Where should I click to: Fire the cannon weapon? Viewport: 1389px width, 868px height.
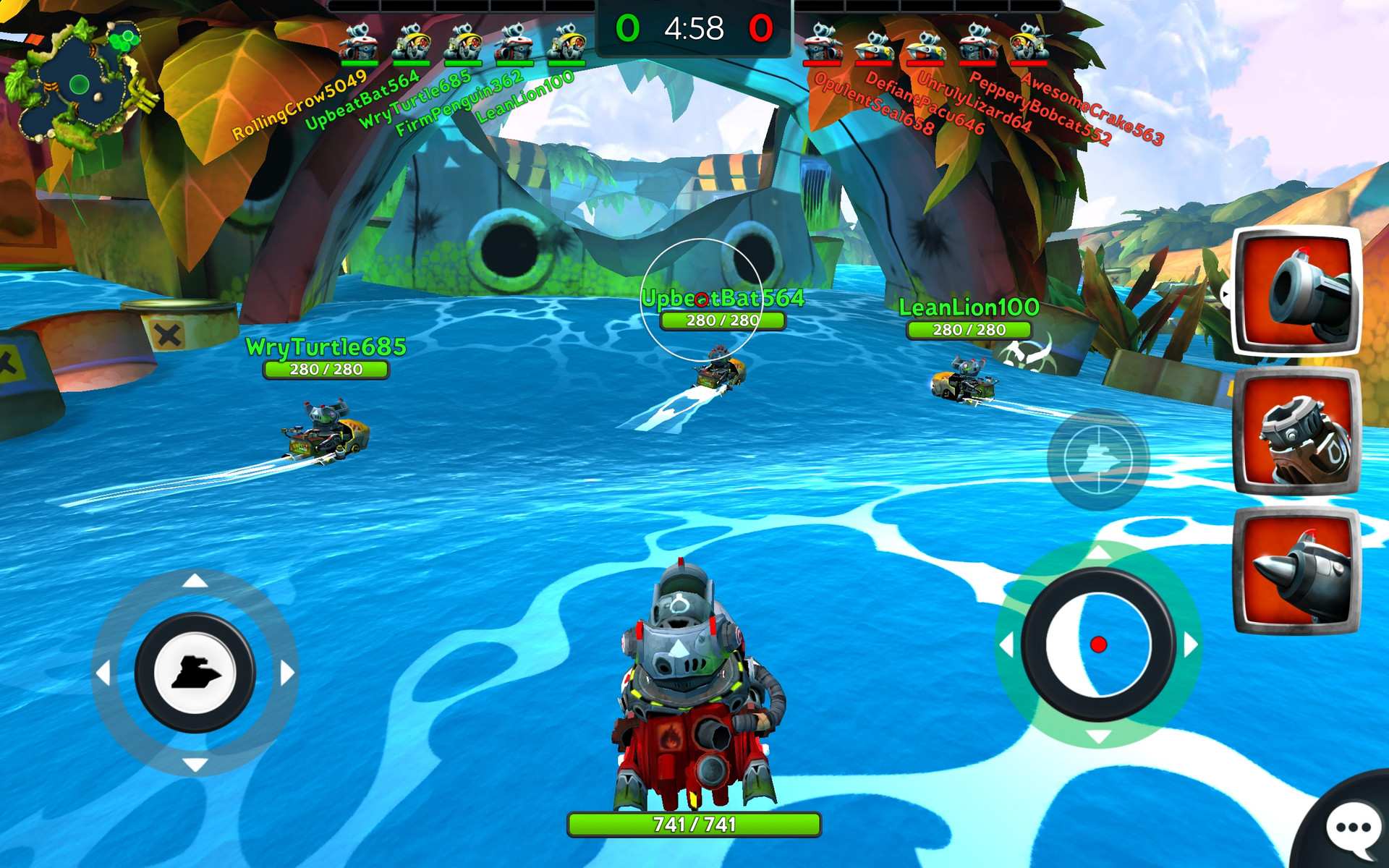tap(1296, 291)
